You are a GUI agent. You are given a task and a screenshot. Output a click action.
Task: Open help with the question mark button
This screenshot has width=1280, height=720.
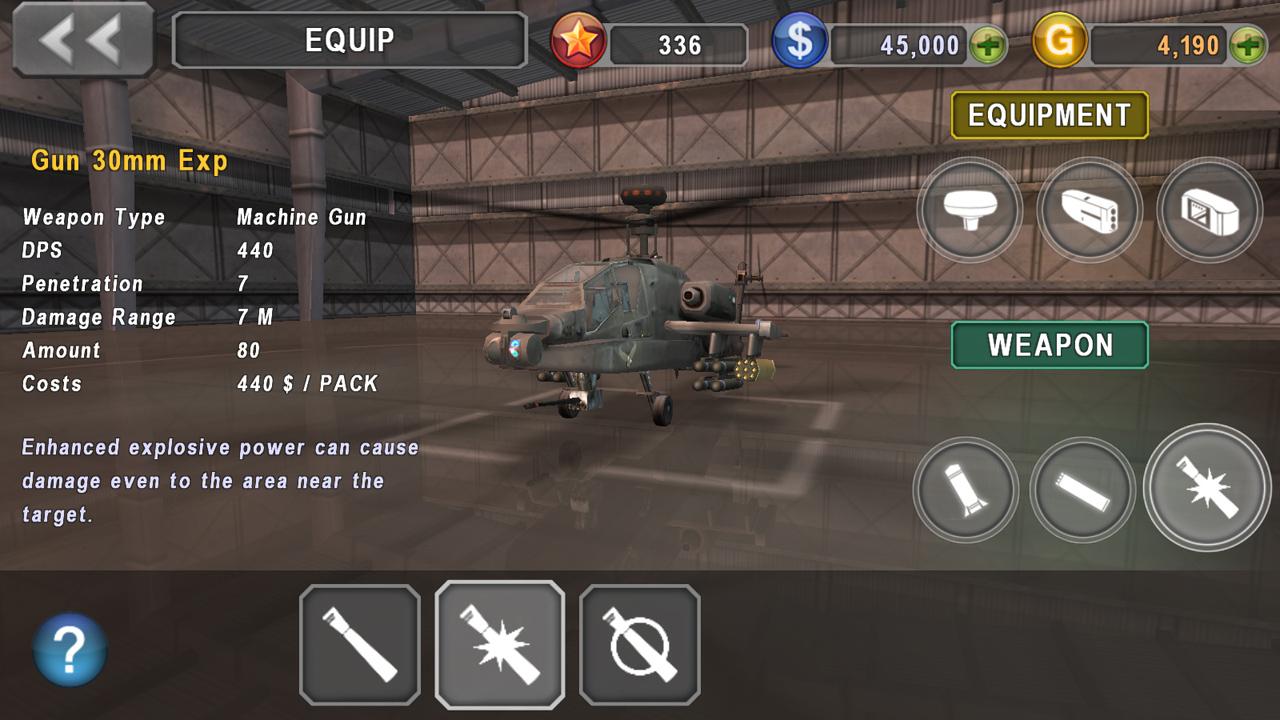(70, 650)
